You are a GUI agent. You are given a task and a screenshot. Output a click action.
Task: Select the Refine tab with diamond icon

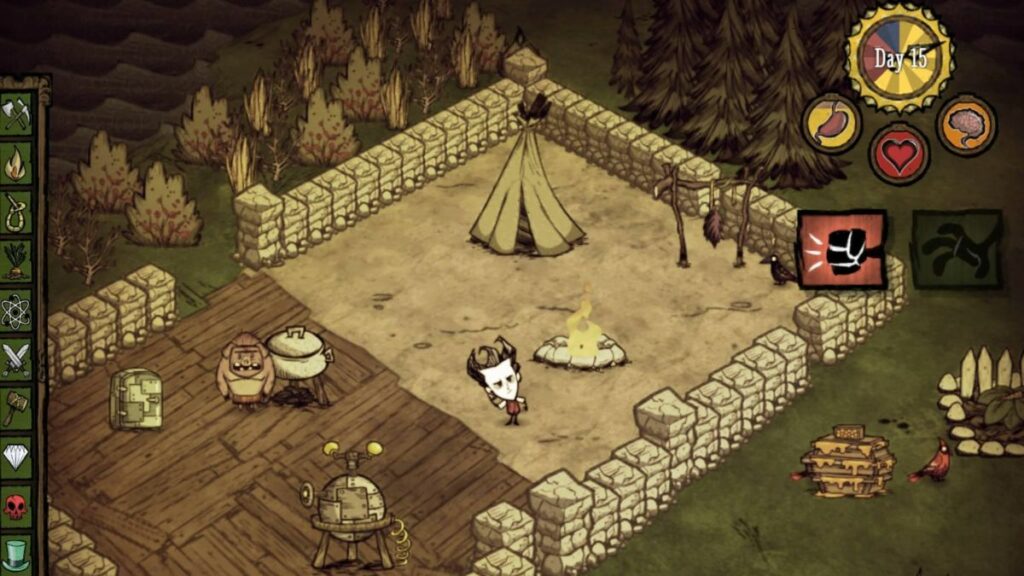[x=17, y=456]
